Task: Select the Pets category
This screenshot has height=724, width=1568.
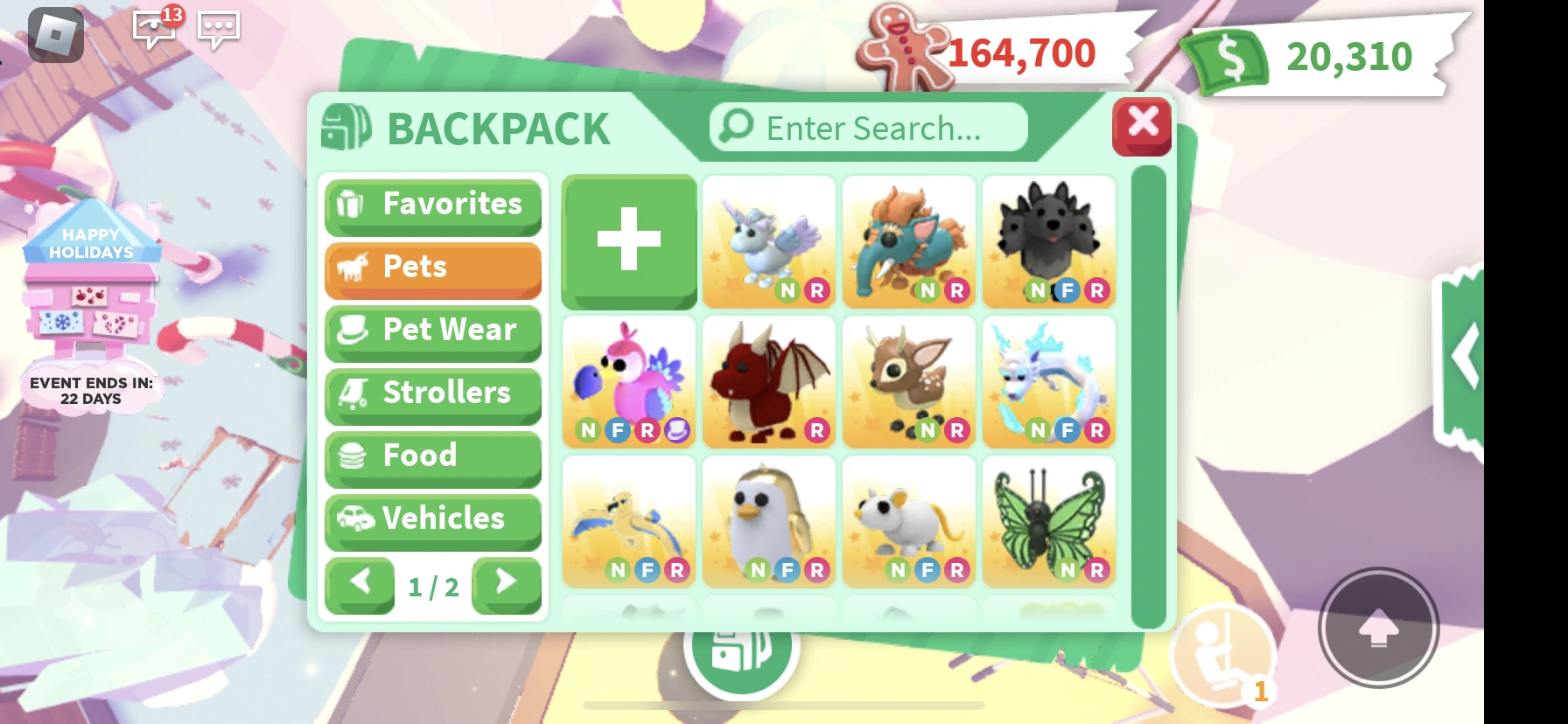Action: [x=432, y=268]
